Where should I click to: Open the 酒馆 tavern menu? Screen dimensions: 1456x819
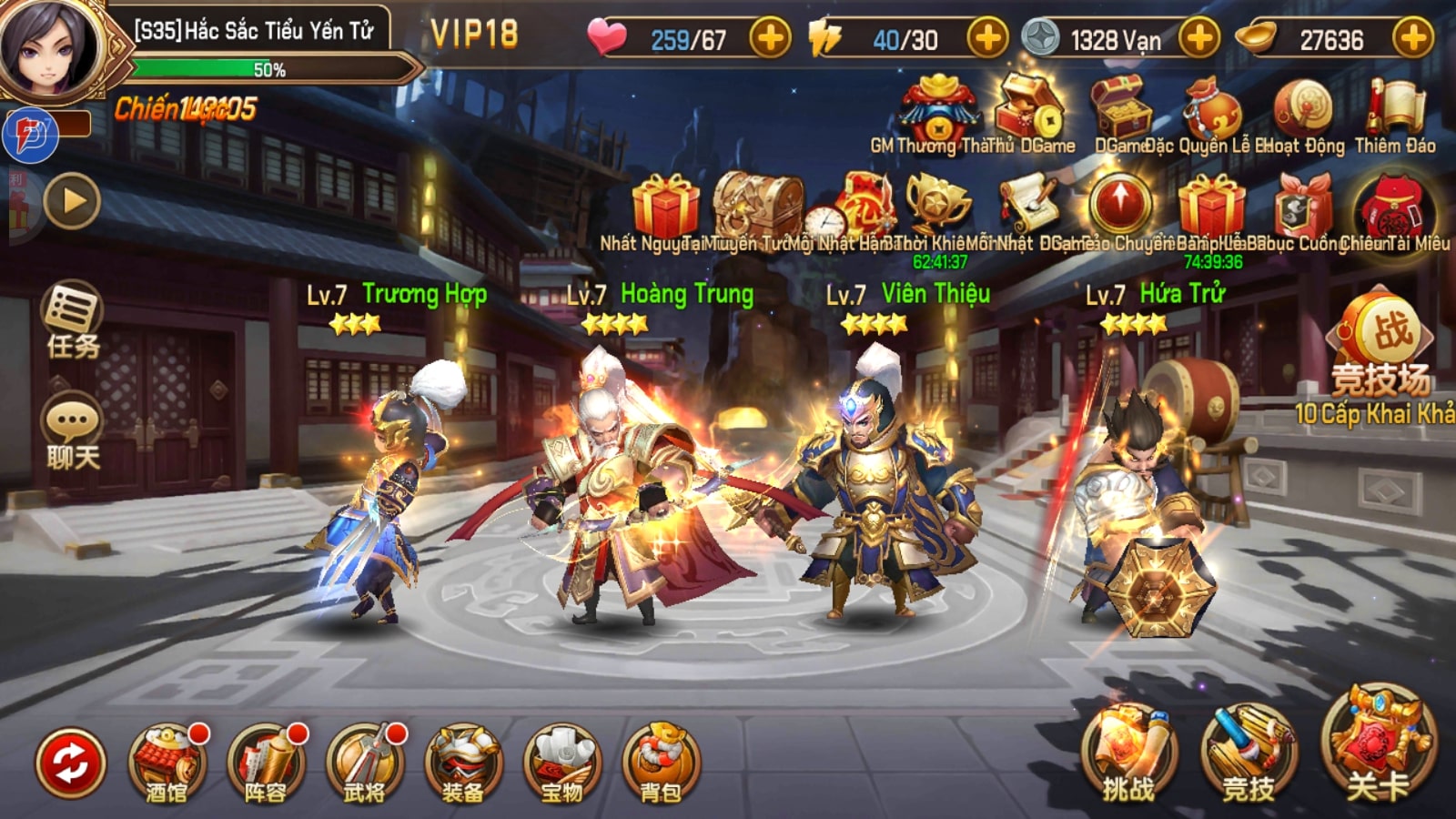(x=166, y=764)
